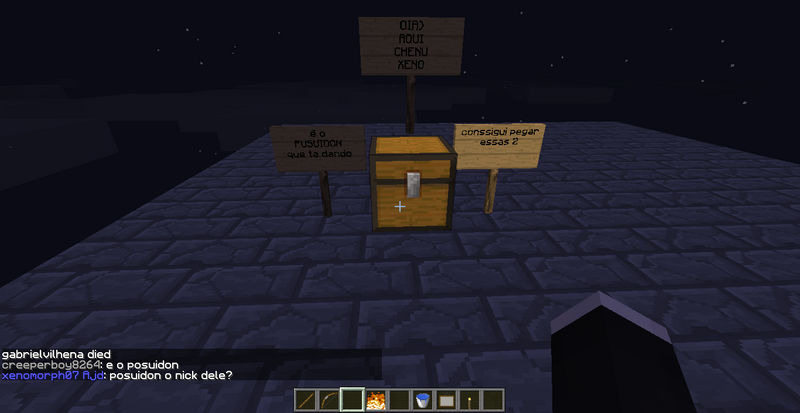
Task: Select the bow hotbar slot
Action: pos(328,400)
